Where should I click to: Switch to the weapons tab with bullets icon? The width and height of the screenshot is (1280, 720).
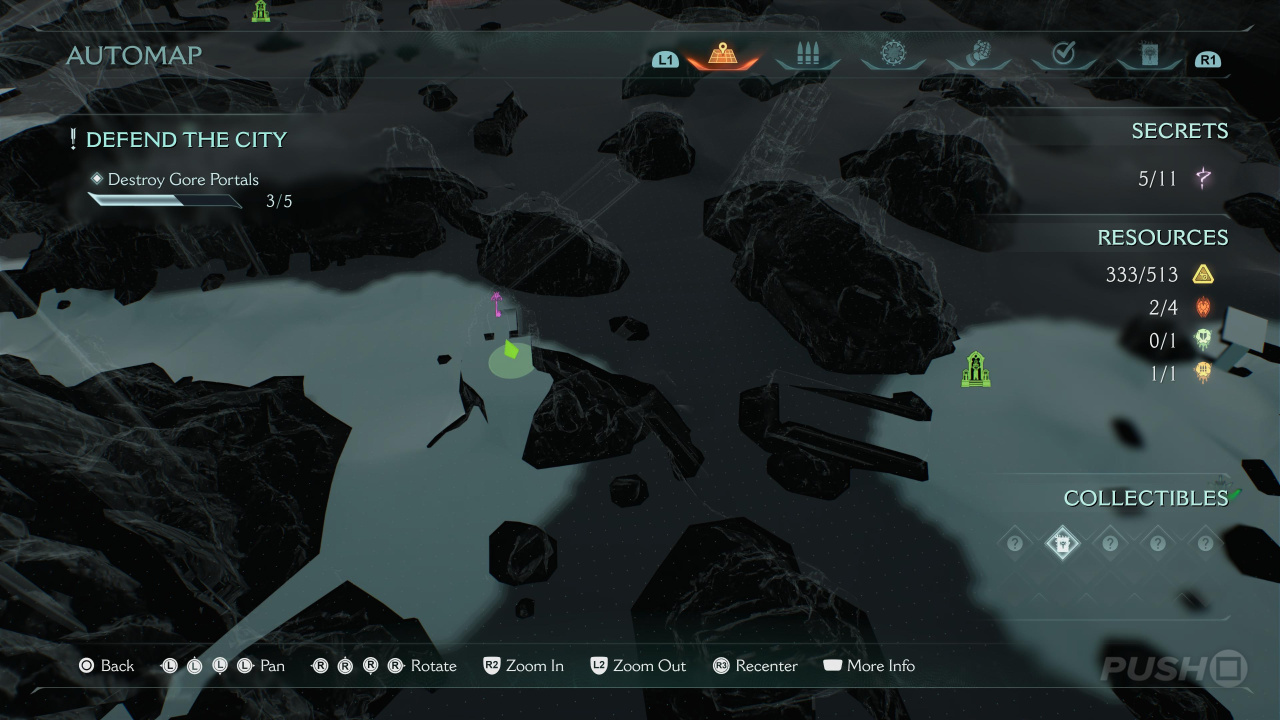pyautogui.click(x=807, y=54)
